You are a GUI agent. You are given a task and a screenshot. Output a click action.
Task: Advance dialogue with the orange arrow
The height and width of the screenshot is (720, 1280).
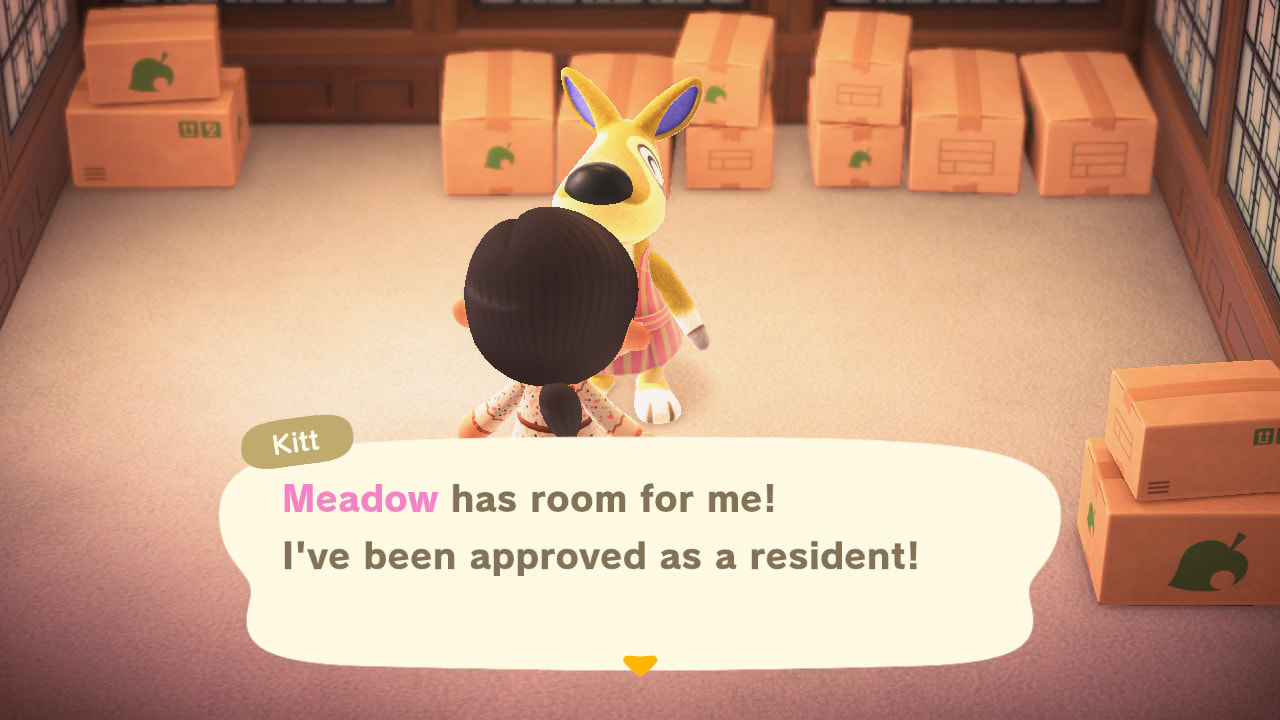[640, 664]
